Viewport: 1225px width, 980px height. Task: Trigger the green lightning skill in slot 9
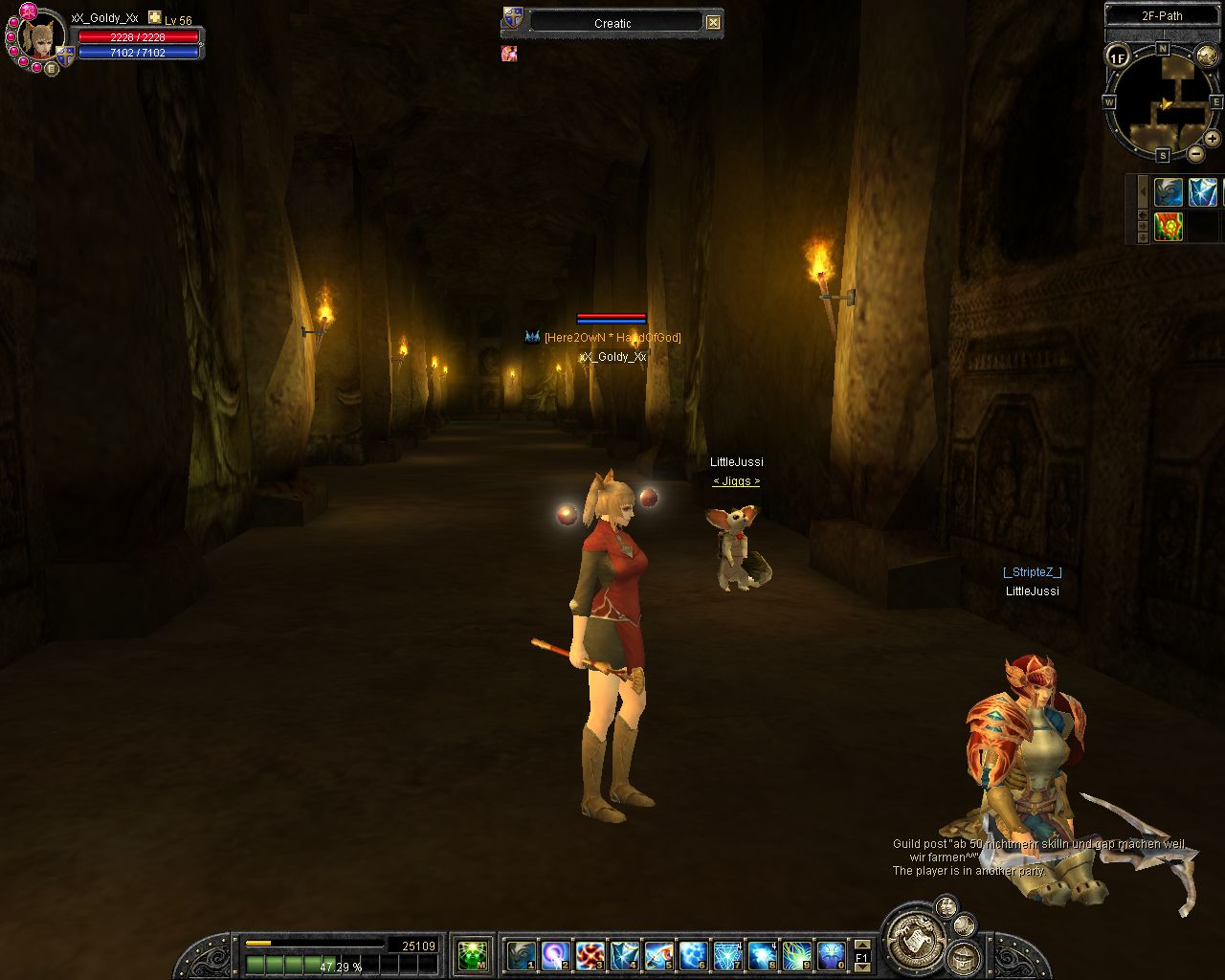796,954
